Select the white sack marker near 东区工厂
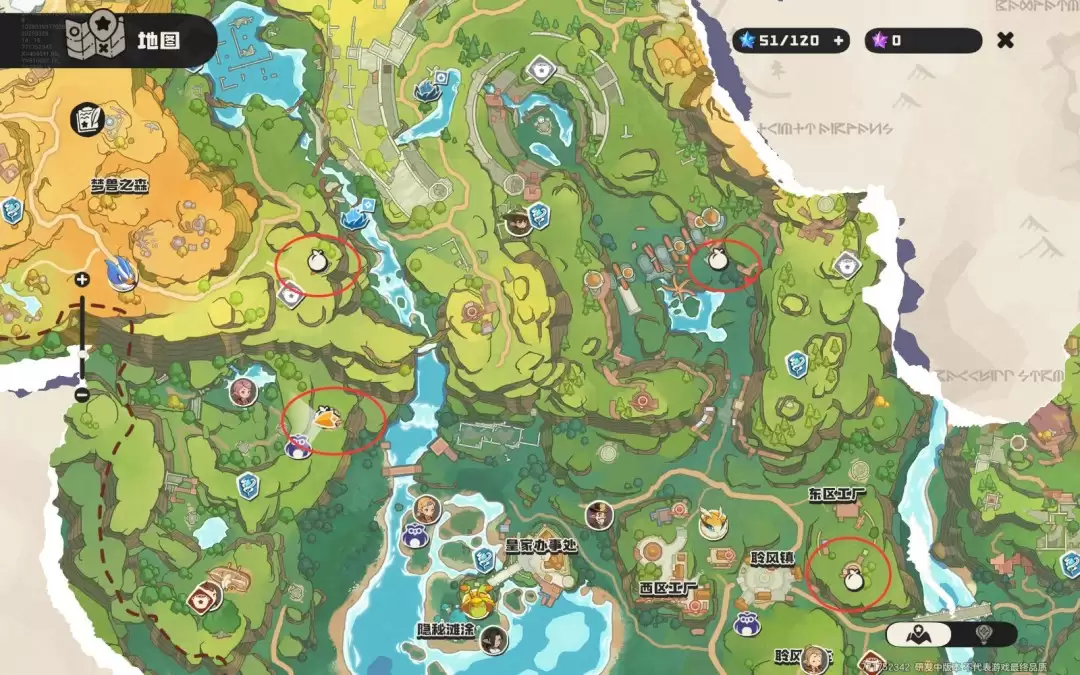This screenshot has width=1080, height=675. click(852, 578)
